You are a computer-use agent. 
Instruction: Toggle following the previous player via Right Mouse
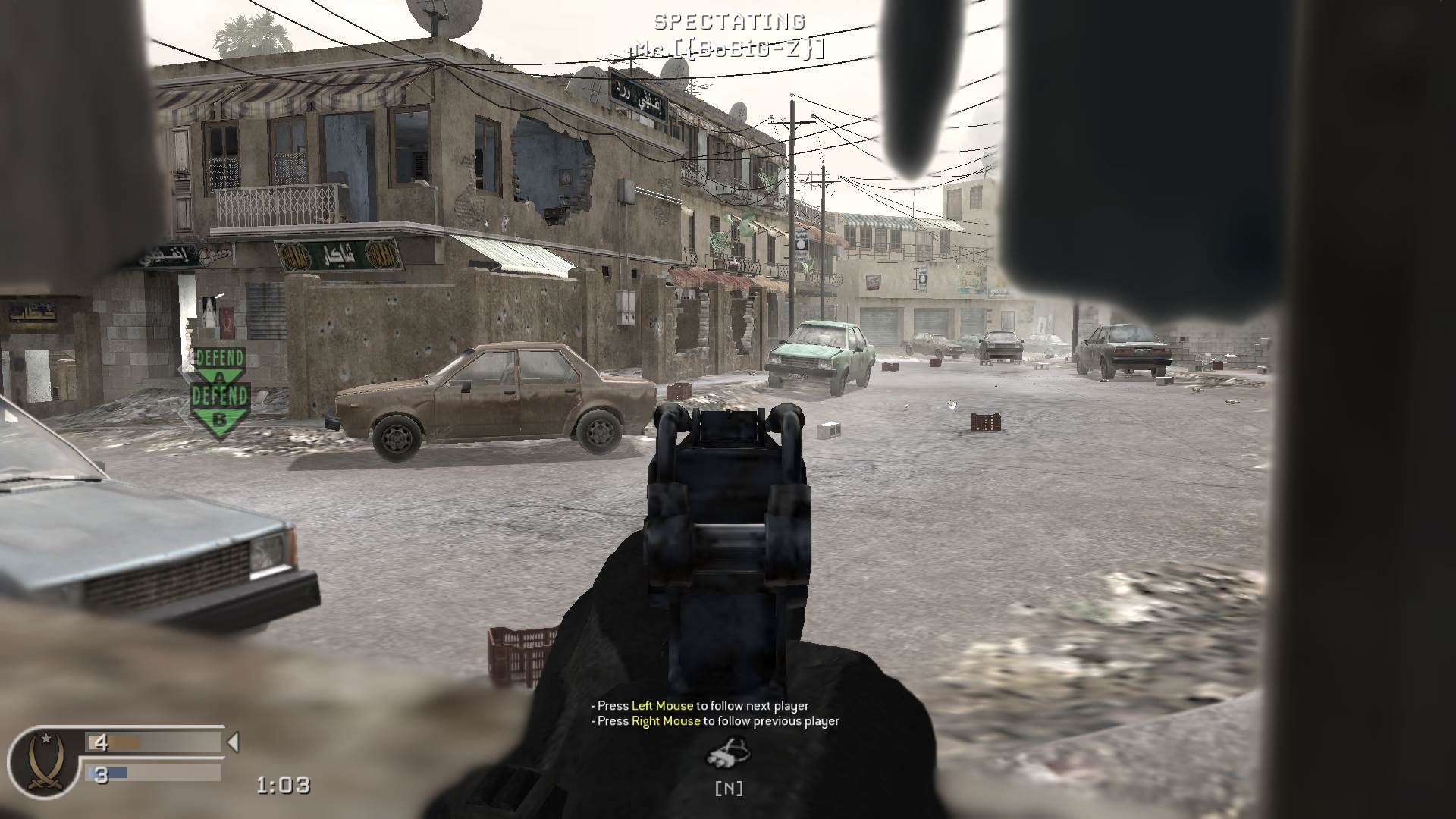point(717,722)
